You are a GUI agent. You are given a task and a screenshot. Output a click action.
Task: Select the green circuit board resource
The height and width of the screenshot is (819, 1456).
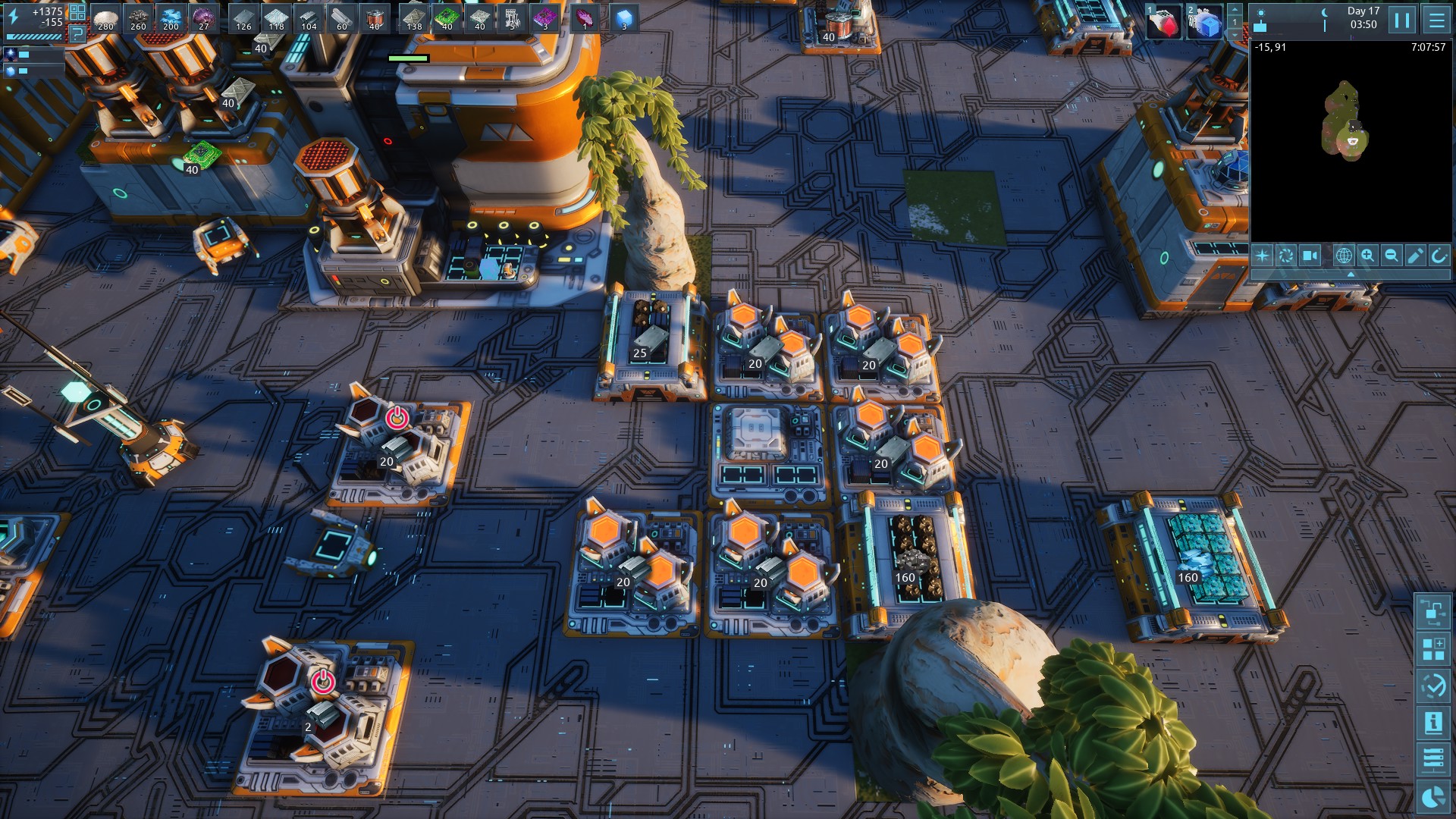point(446,18)
